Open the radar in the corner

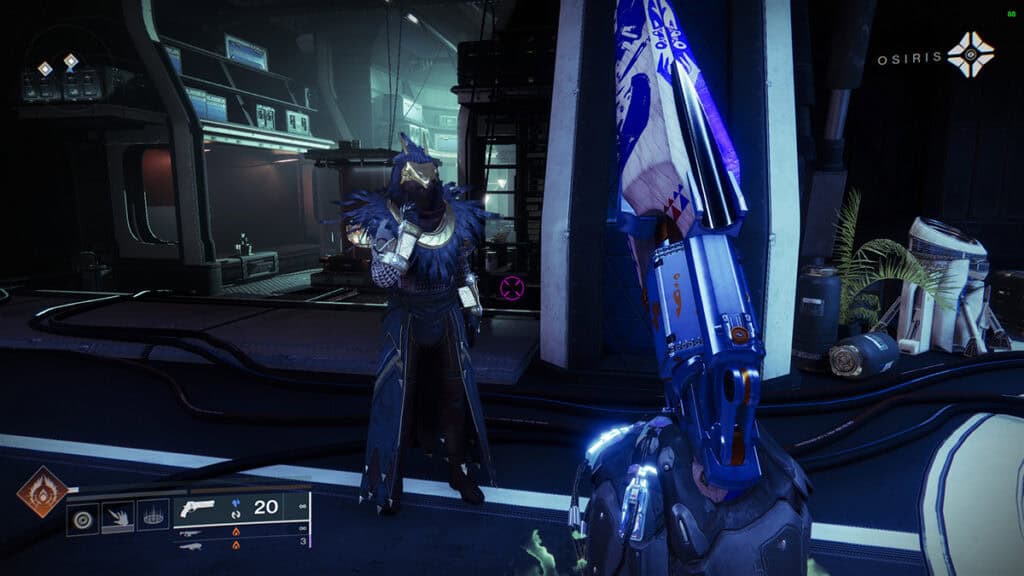tap(60, 70)
